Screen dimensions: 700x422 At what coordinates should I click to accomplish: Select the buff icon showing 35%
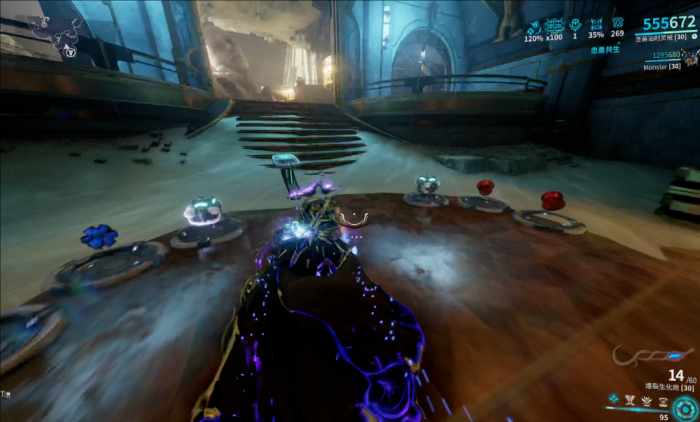click(597, 24)
